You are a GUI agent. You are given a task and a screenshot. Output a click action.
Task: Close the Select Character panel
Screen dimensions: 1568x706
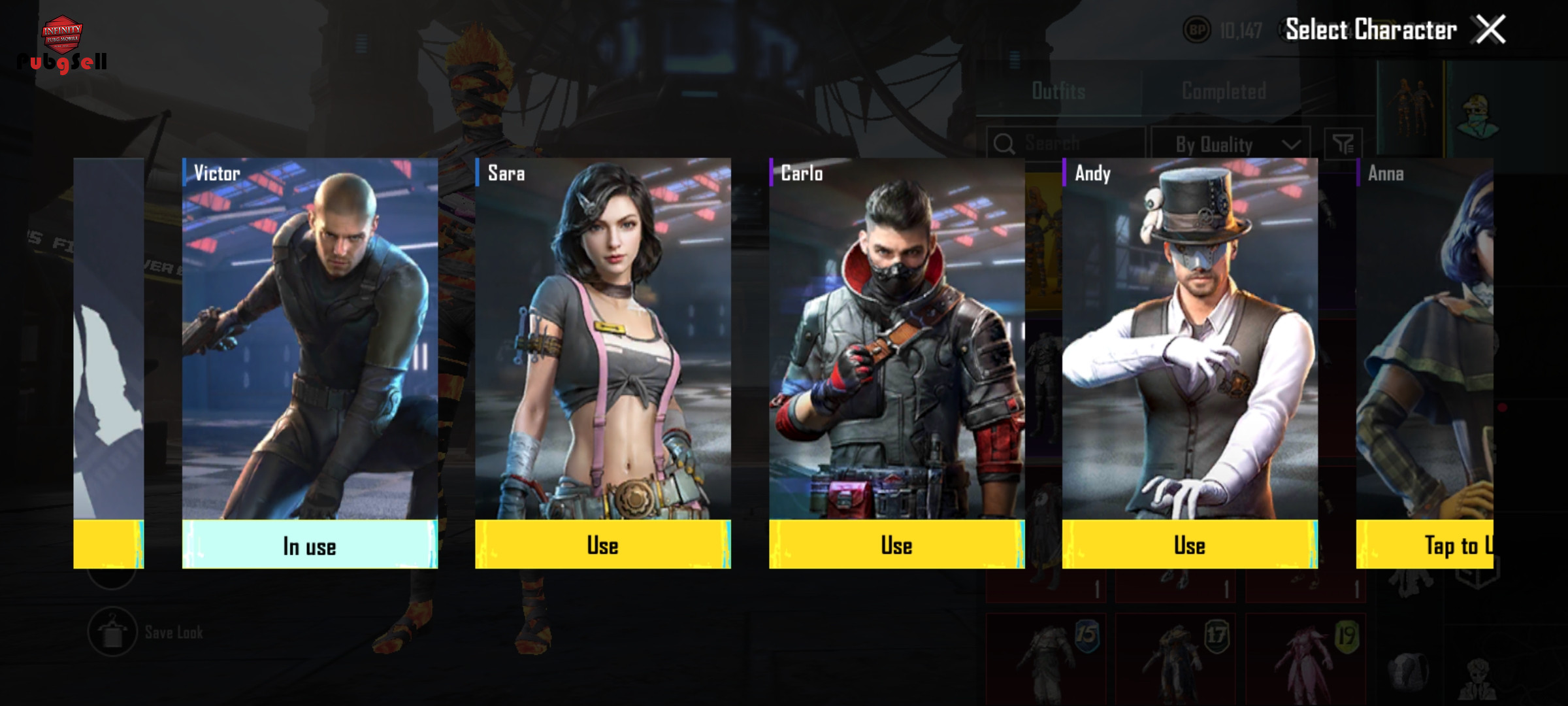click(x=1490, y=30)
